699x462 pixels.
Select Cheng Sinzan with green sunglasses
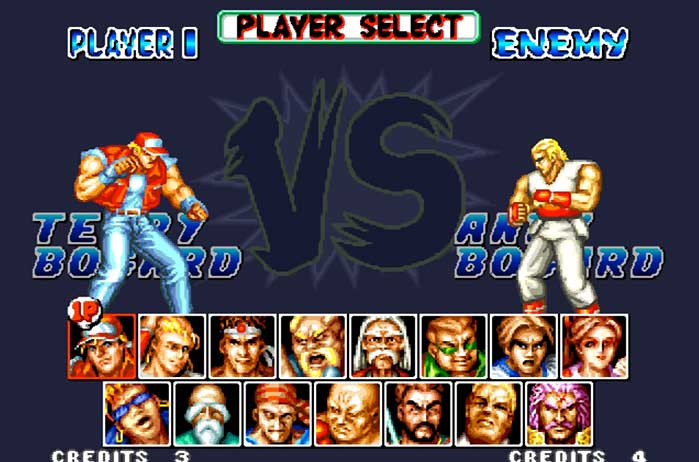[x=453, y=346]
